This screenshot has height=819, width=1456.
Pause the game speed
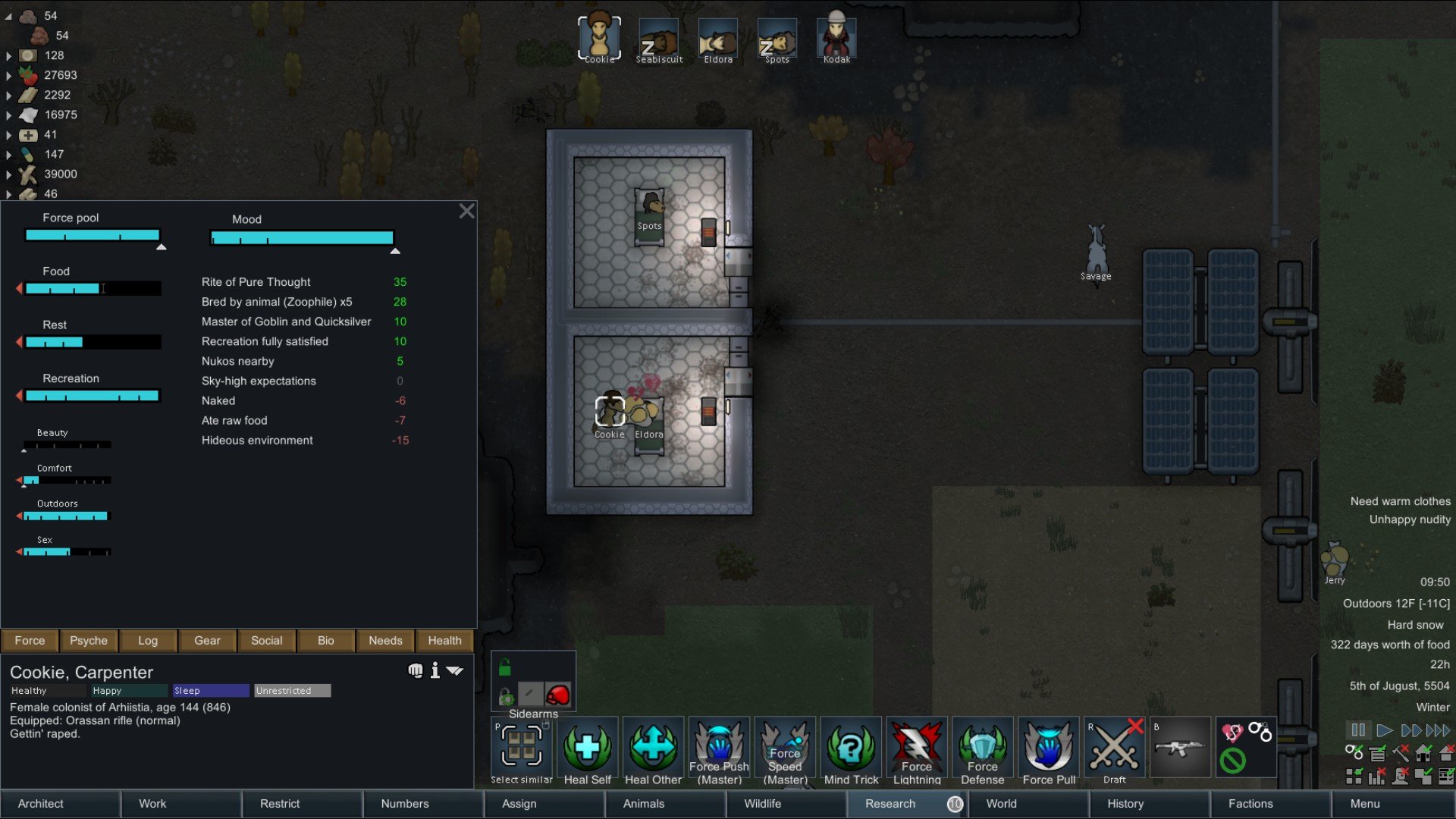1357,730
